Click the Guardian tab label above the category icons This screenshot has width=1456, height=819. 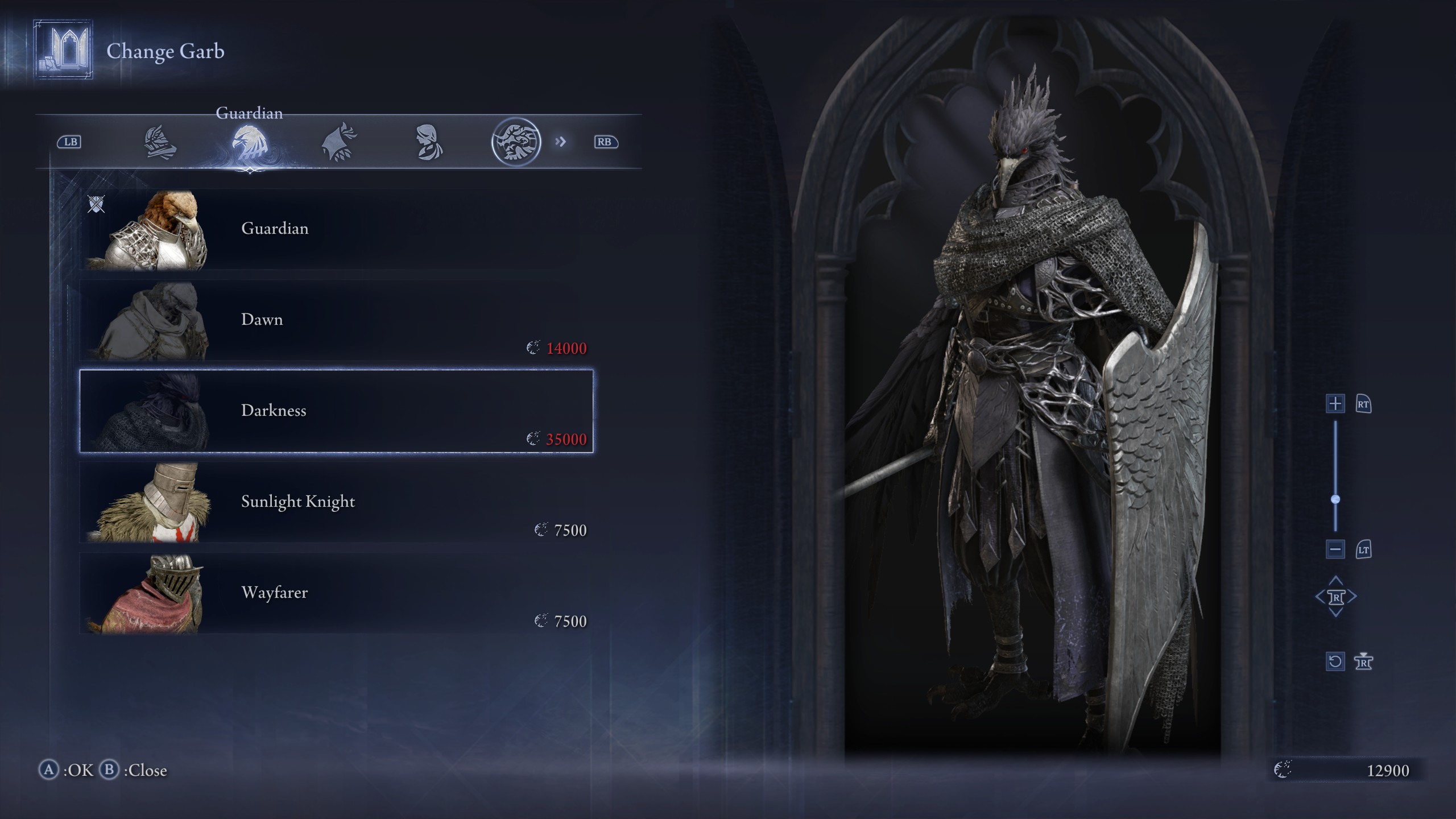(249, 114)
